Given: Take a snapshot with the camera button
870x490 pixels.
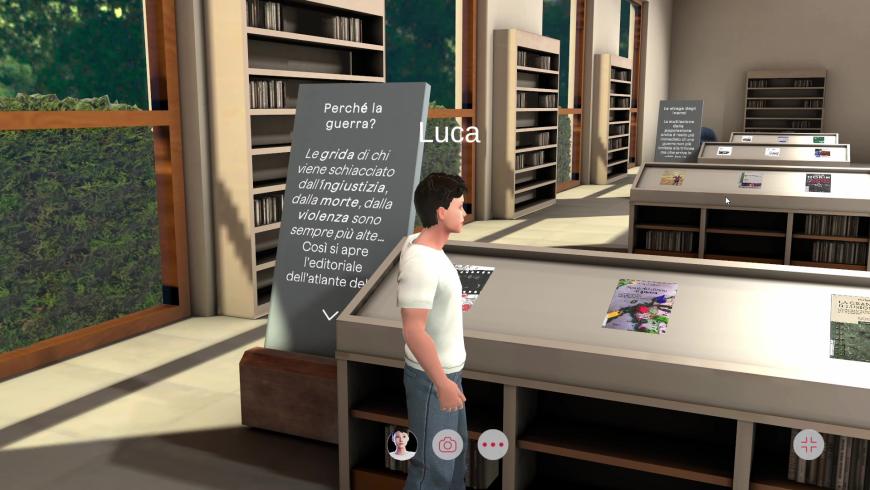Looking at the screenshot, I should coord(448,444).
